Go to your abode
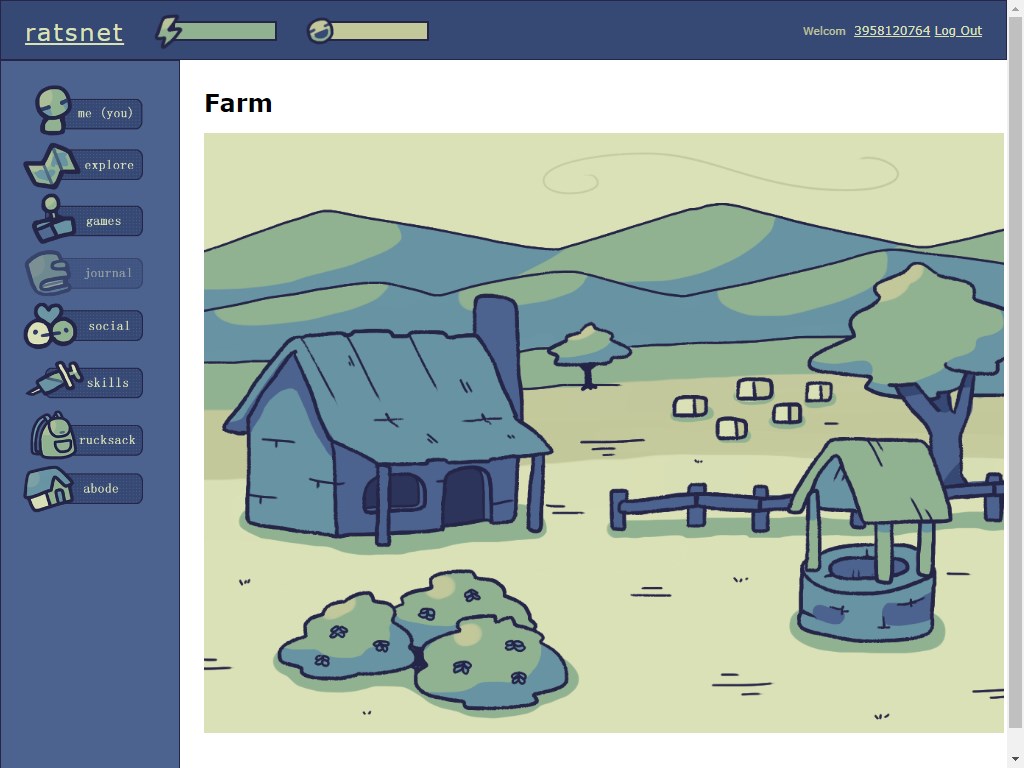This screenshot has height=768, width=1024. [100, 489]
